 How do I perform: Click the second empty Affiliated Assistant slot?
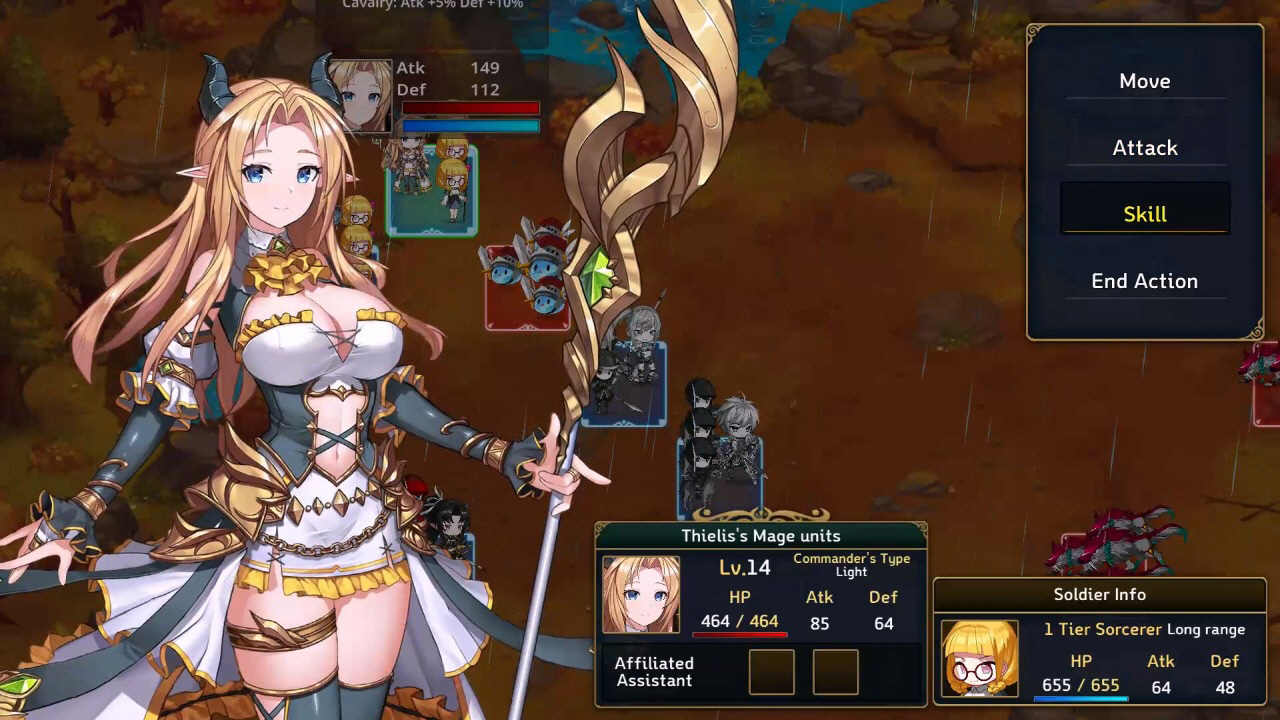tap(836, 672)
